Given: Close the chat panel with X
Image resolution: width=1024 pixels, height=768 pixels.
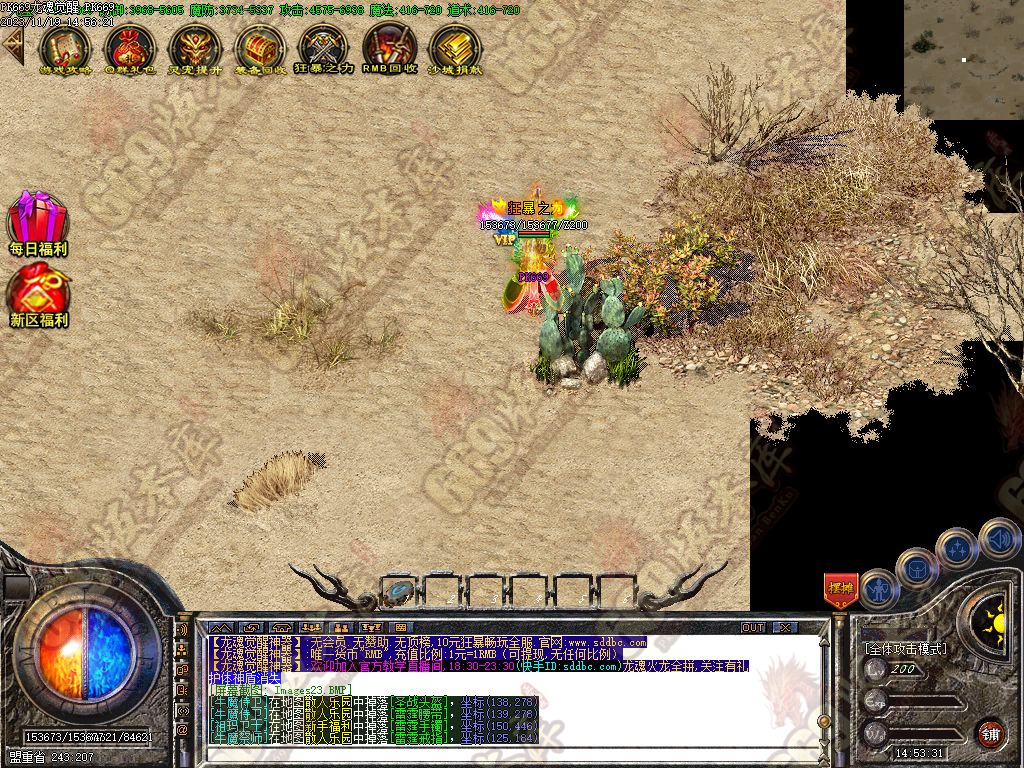Looking at the screenshot, I should [x=786, y=627].
